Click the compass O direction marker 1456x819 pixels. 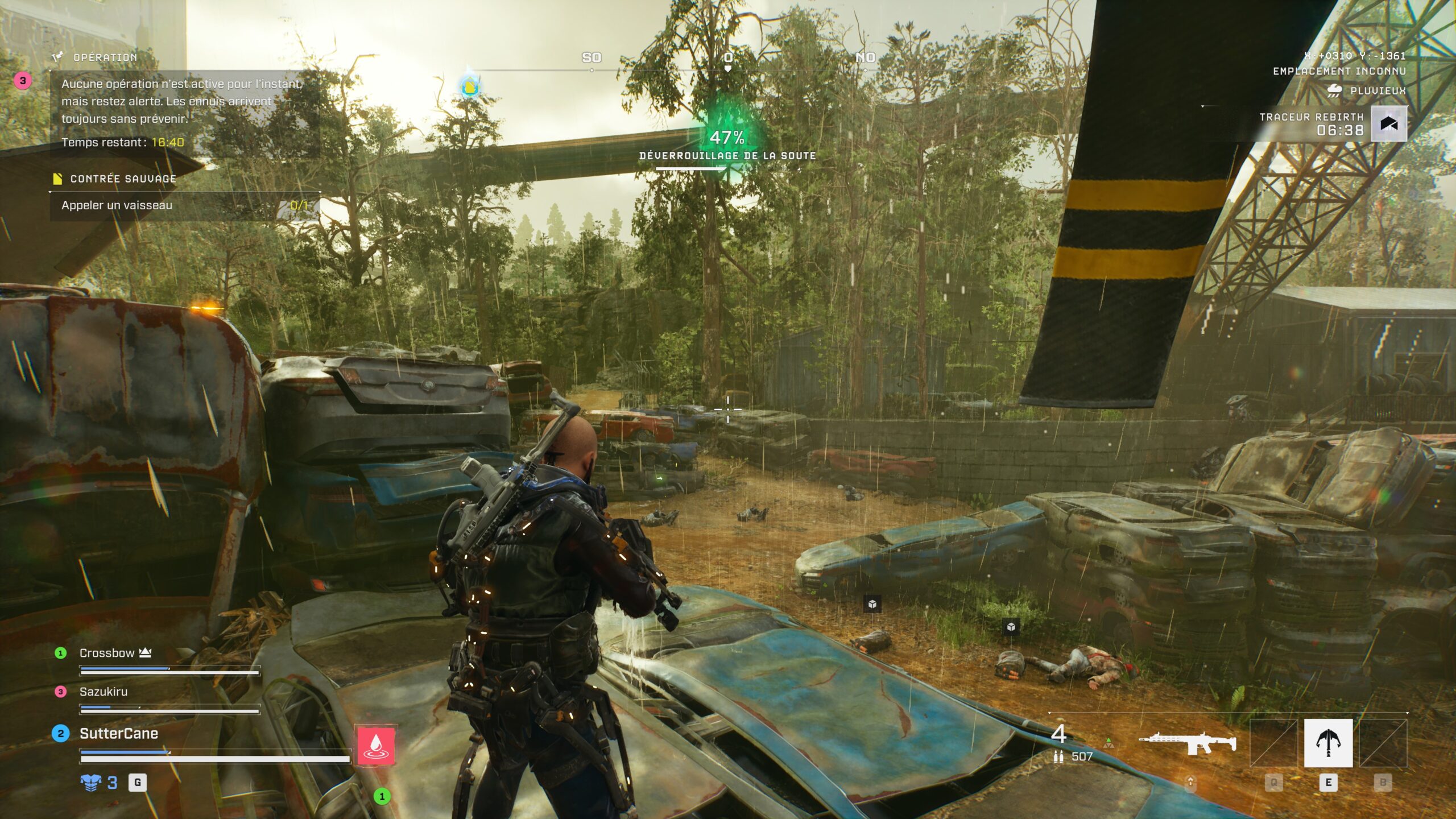tap(729, 58)
